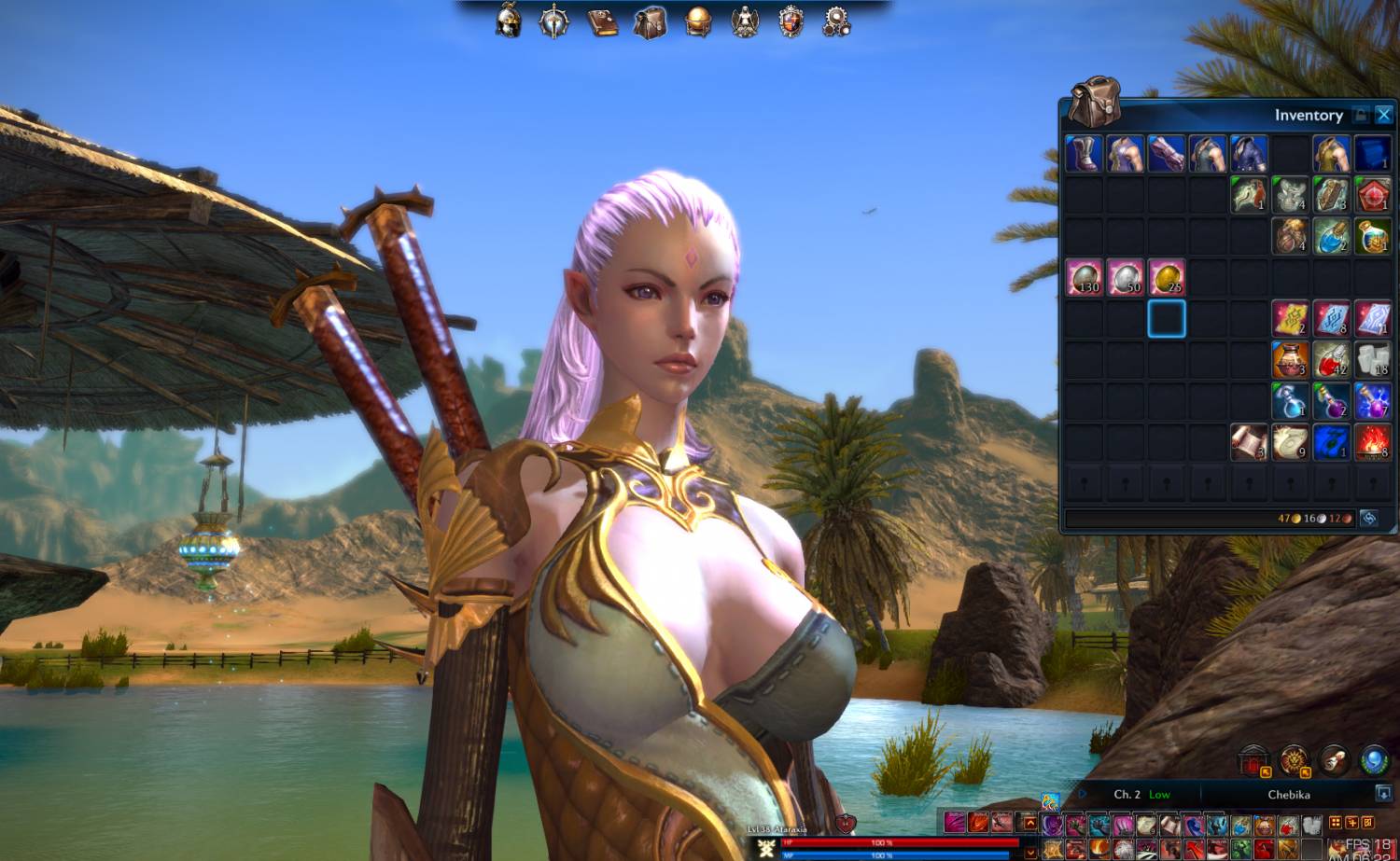Image resolution: width=1400 pixels, height=861 pixels.
Task: Open the sword-and-compass skills icon
Action: 554,21
